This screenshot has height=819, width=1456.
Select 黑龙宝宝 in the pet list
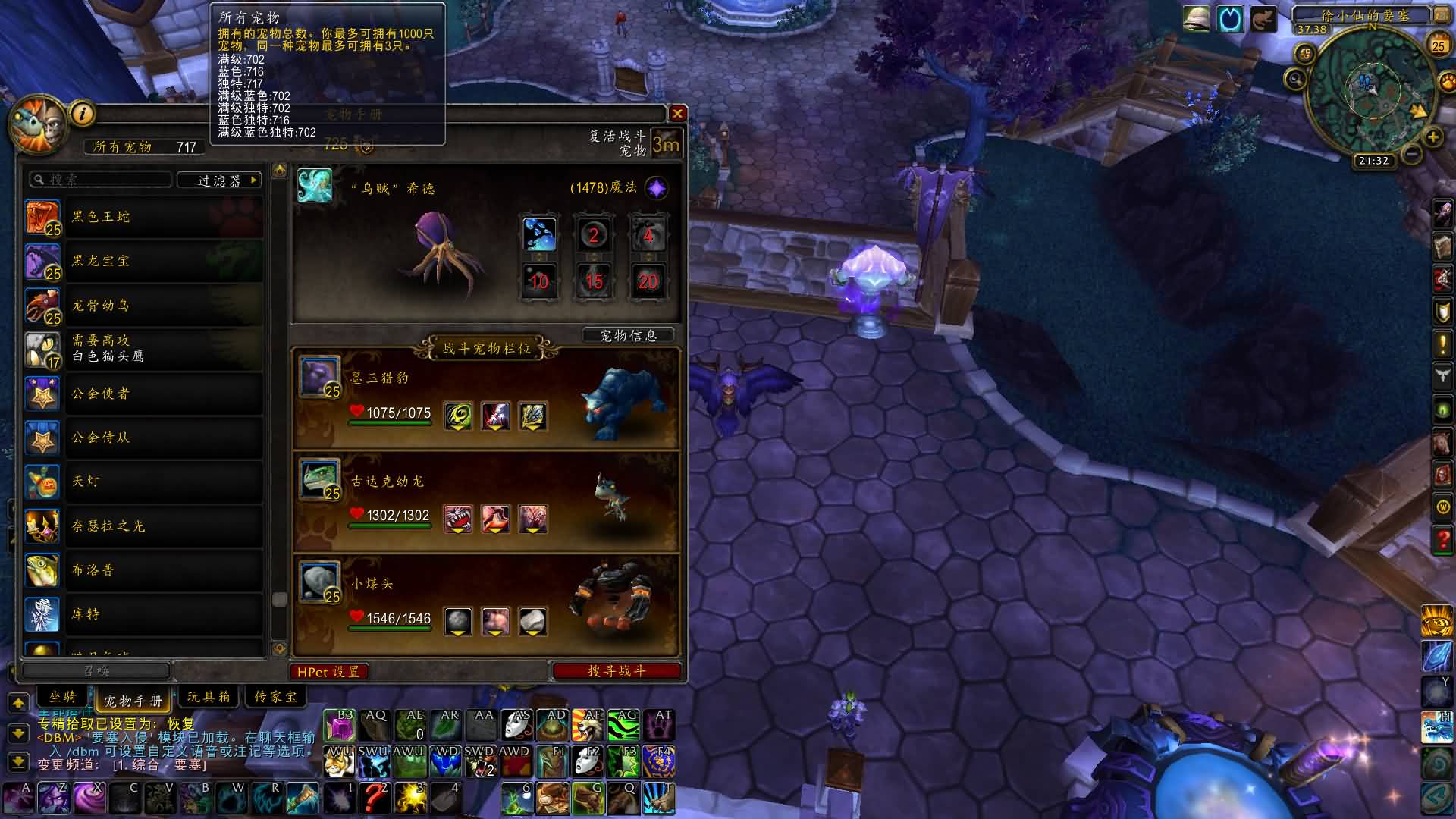click(144, 261)
